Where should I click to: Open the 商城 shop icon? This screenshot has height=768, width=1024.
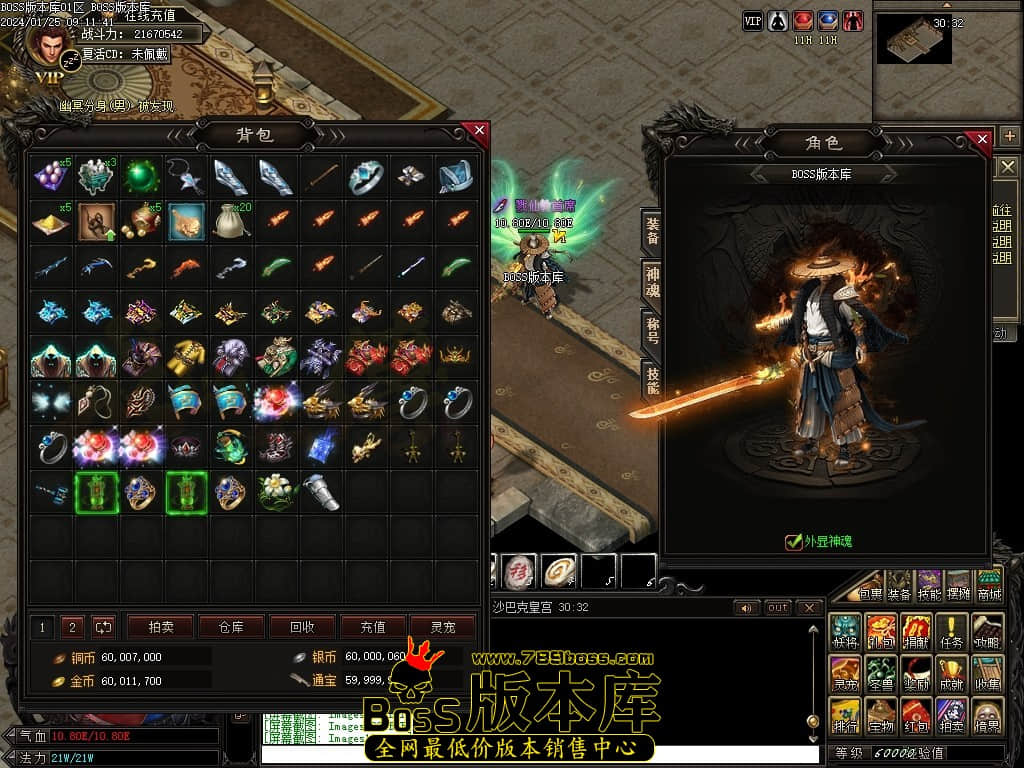click(989, 585)
